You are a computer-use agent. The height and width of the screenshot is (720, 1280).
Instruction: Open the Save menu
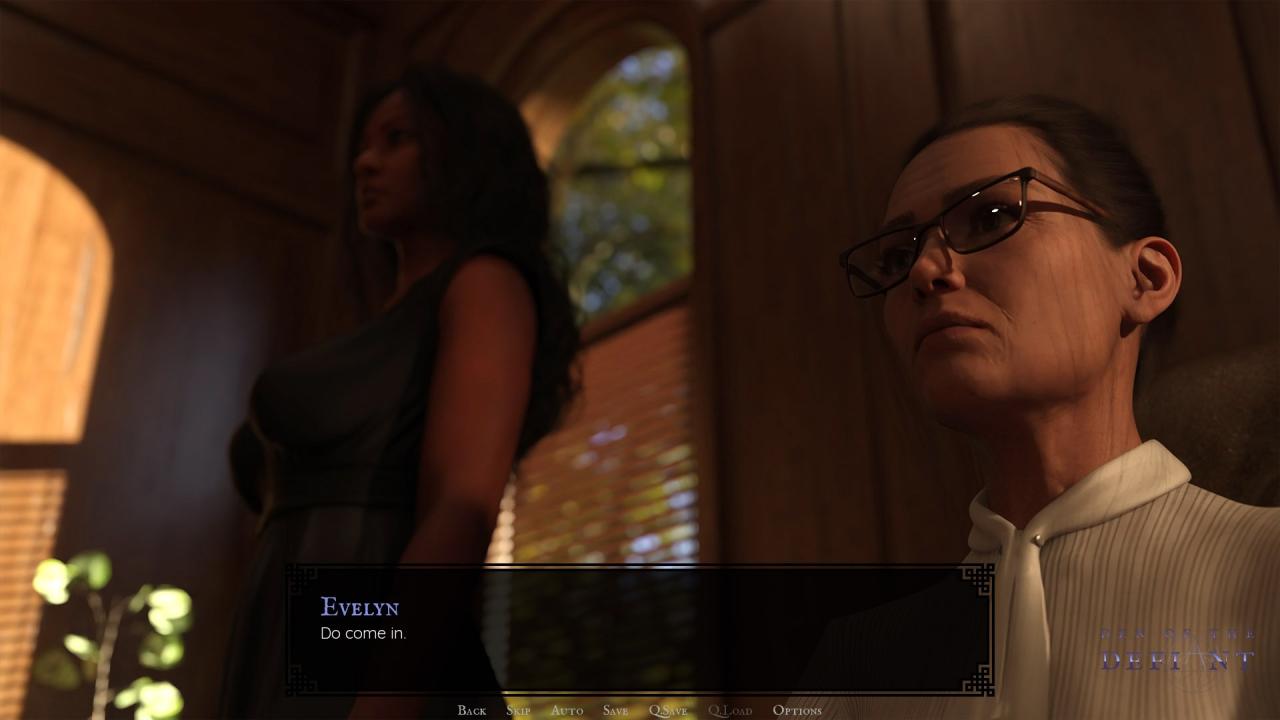(615, 710)
